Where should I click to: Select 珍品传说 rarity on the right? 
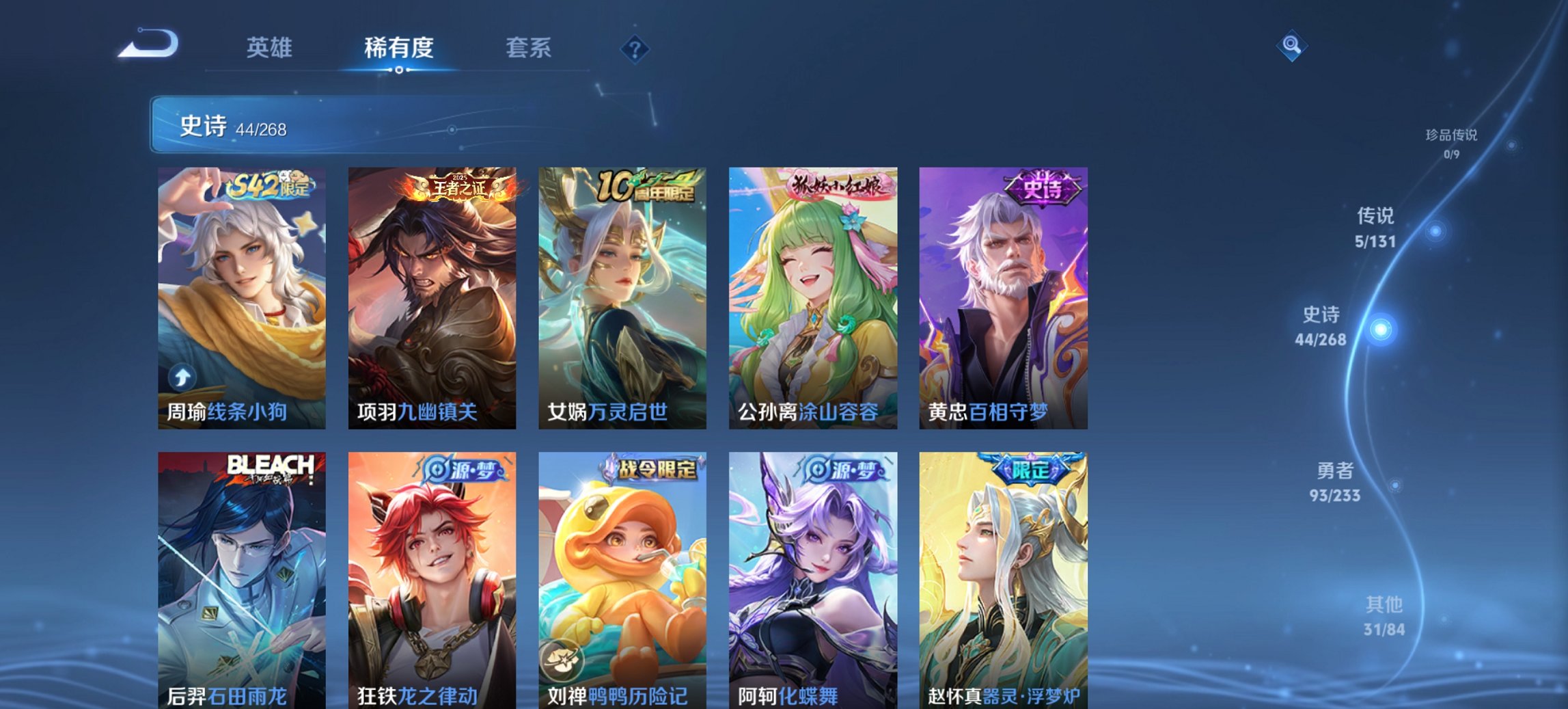click(1451, 145)
